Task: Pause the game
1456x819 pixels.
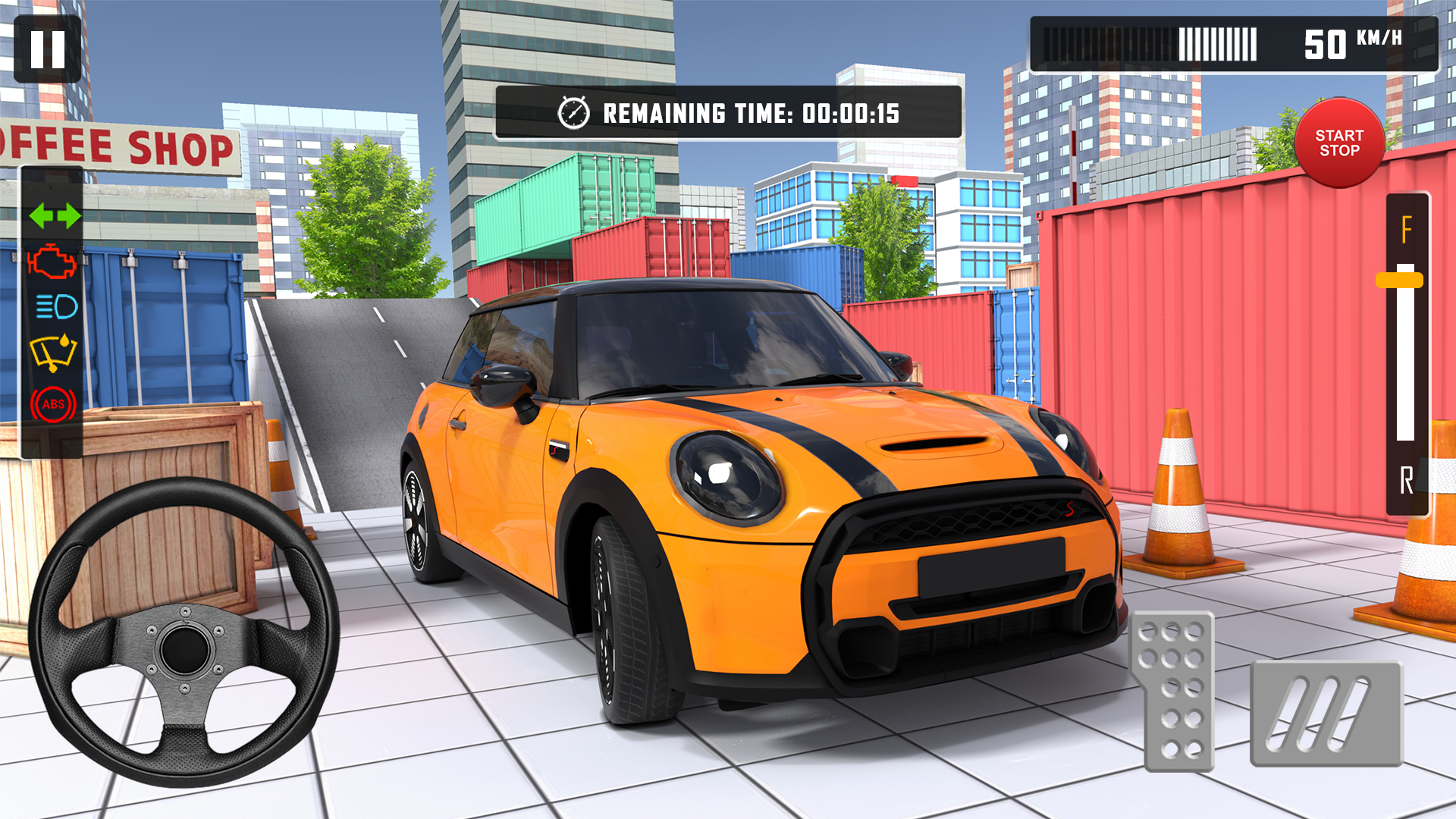Action: point(47,49)
